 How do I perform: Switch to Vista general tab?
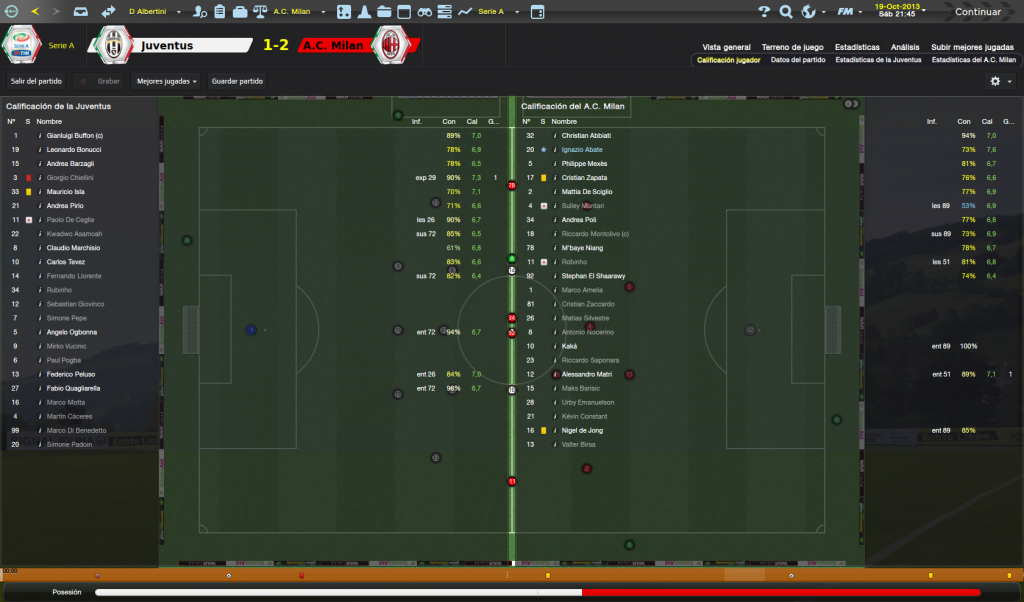726,47
